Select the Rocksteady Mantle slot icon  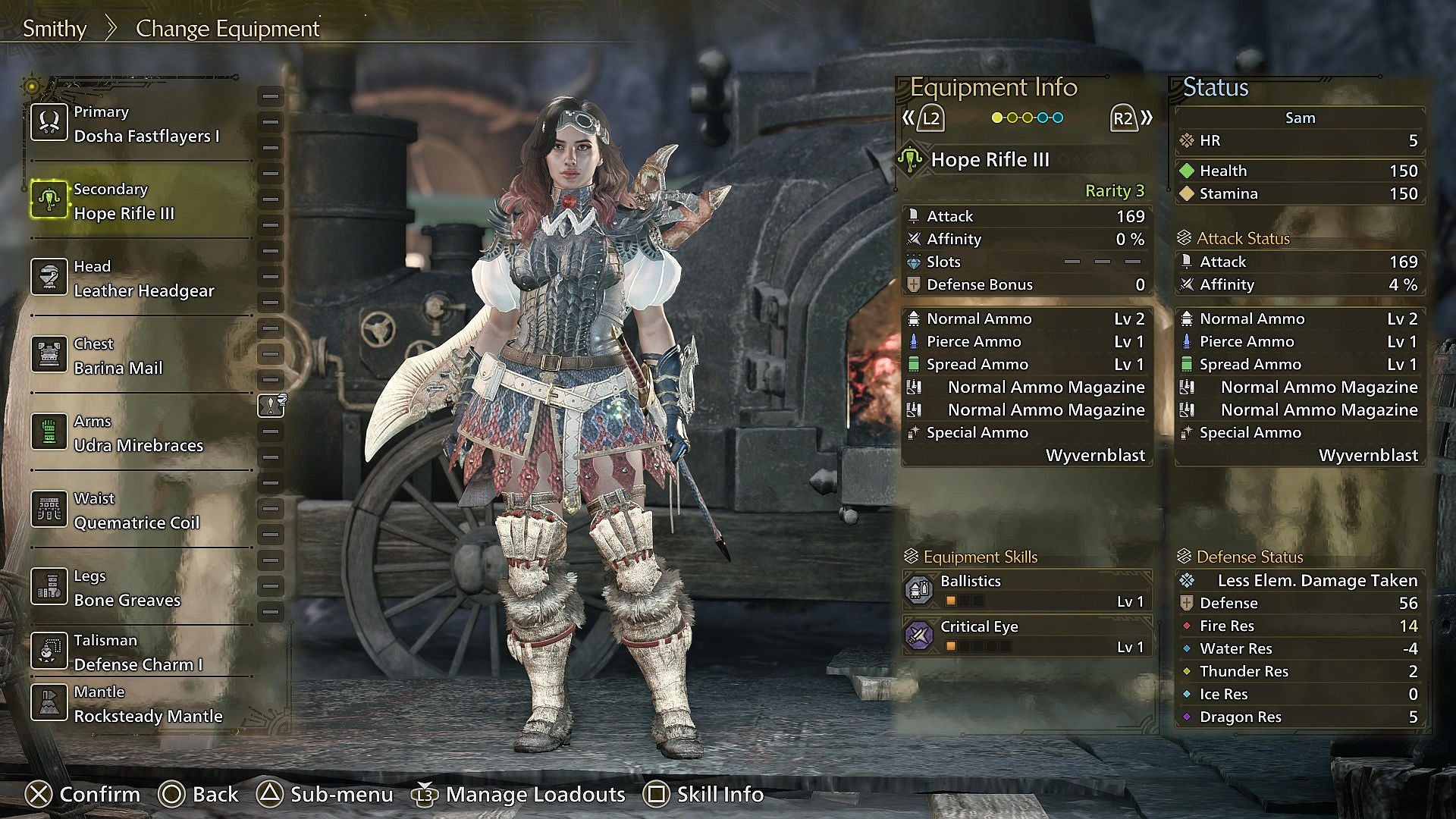[x=49, y=703]
